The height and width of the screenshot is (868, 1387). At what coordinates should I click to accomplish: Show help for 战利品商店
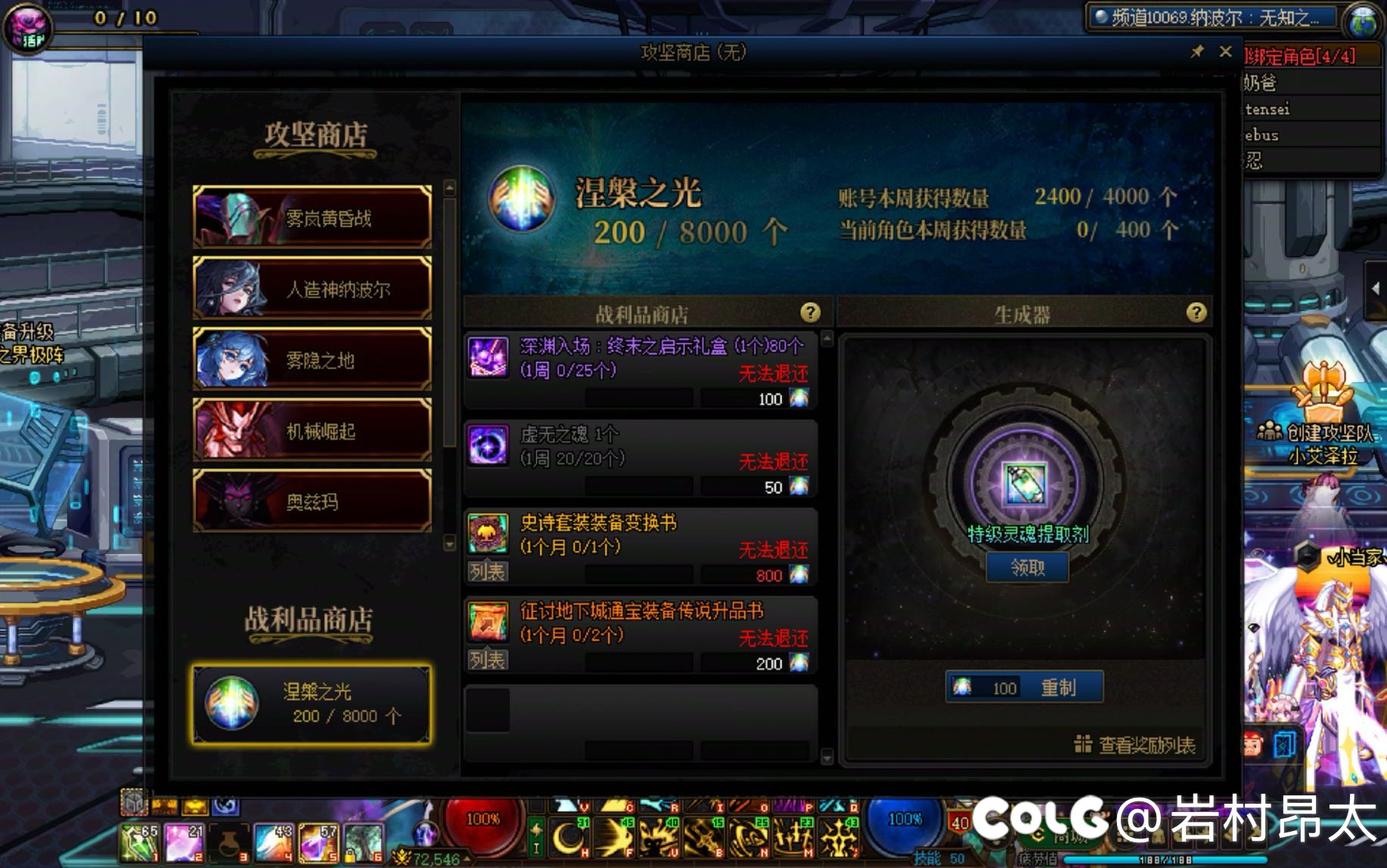point(810,313)
